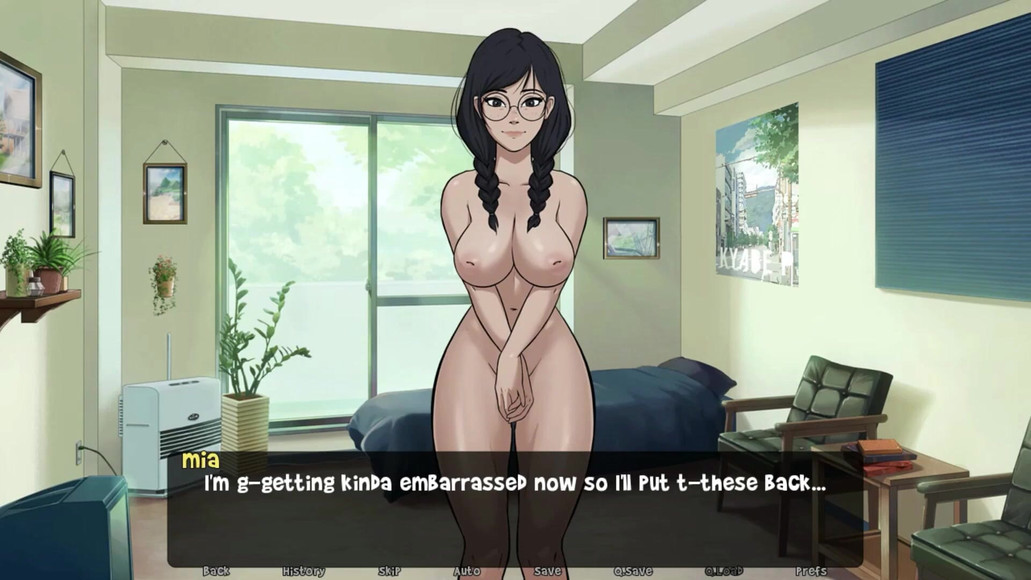This screenshot has width=1031, height=580.
Task: Toggle Auto-advance mode
Action: coord(466,571)
